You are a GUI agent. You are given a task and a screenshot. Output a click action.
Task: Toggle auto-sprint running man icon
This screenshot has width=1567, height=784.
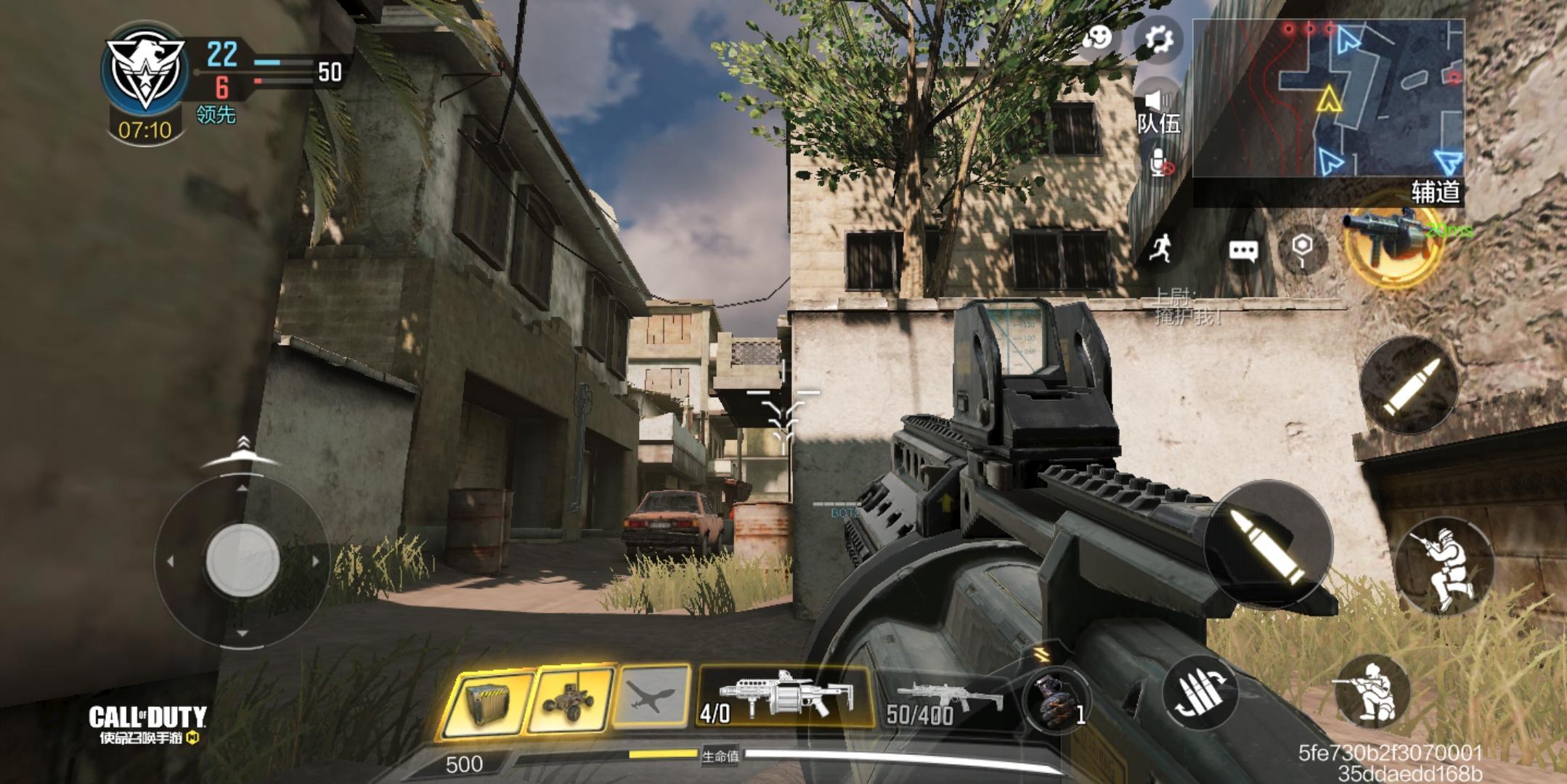[1161, 250]
